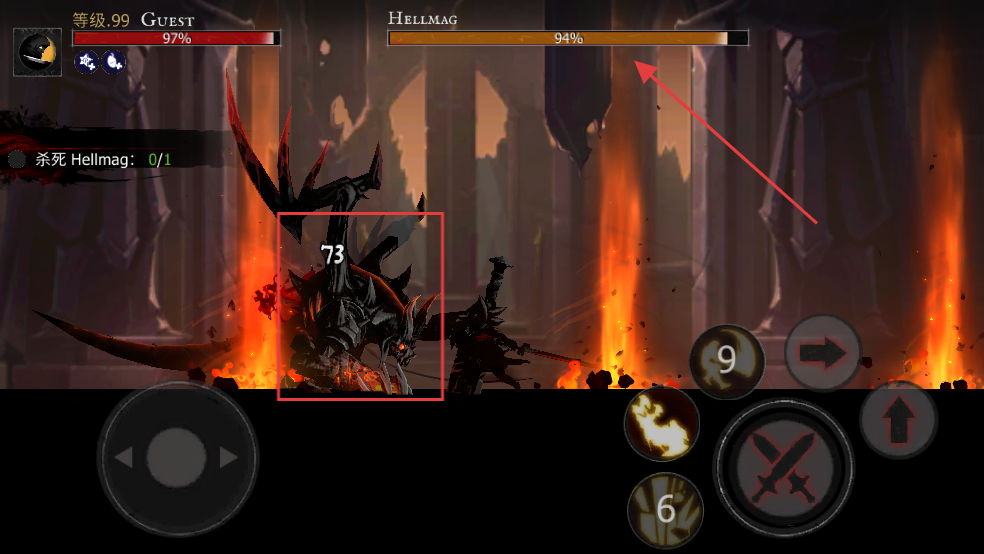
Task: Open the Guest player portrait
Action: click(38, 52)
